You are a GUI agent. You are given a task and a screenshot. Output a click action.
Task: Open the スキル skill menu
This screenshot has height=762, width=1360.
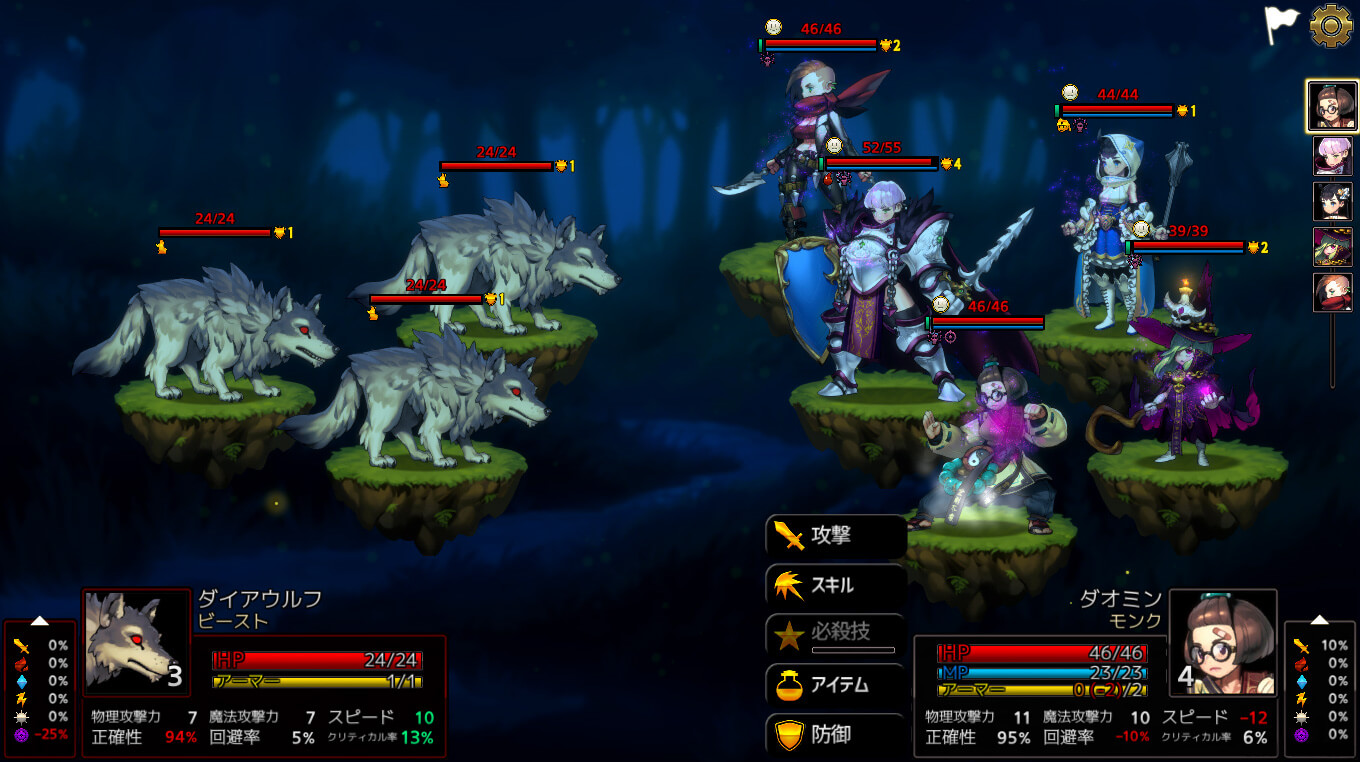[835, 586]
